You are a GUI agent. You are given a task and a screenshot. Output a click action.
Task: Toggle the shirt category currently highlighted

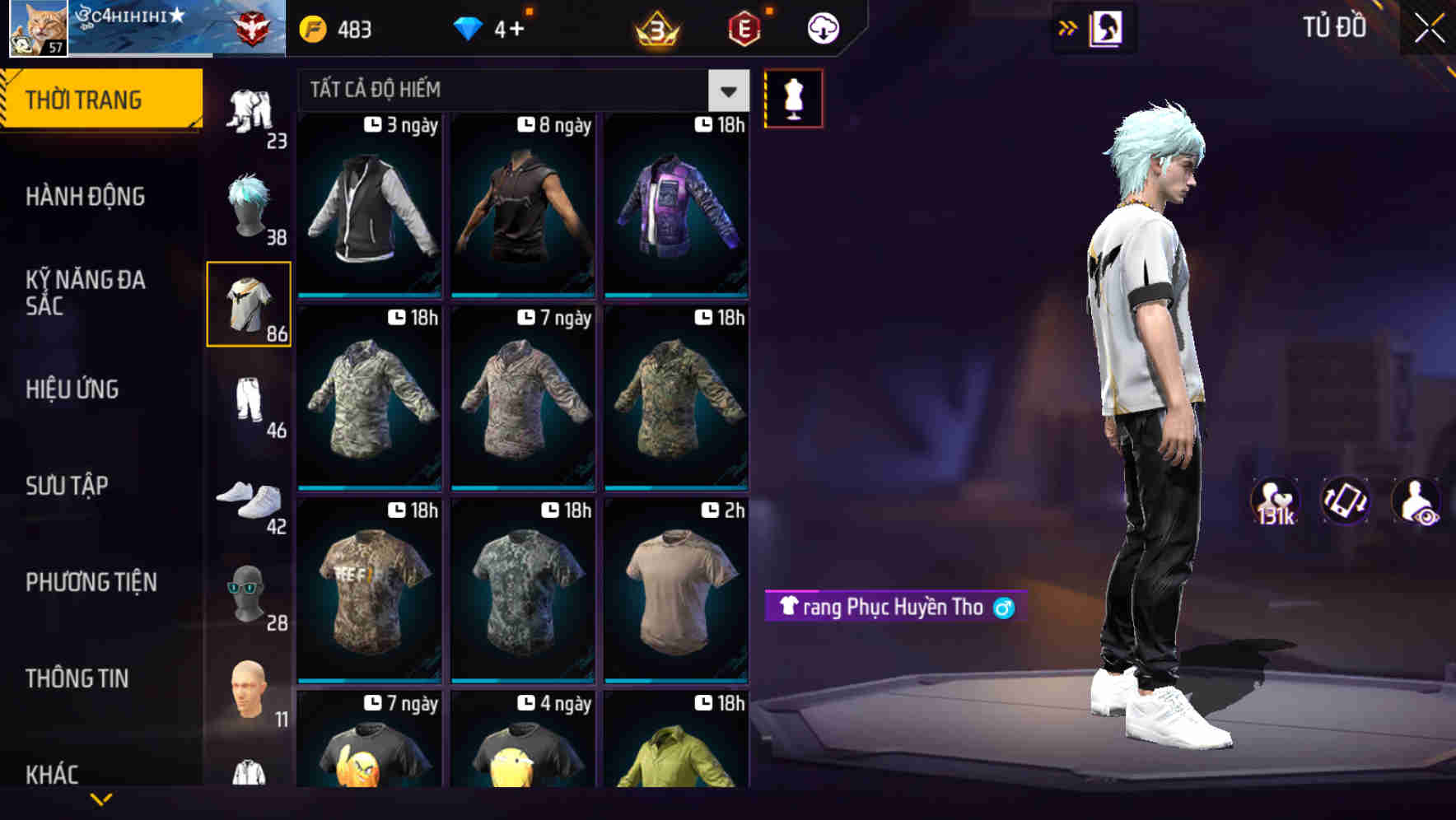coord(249,305)
